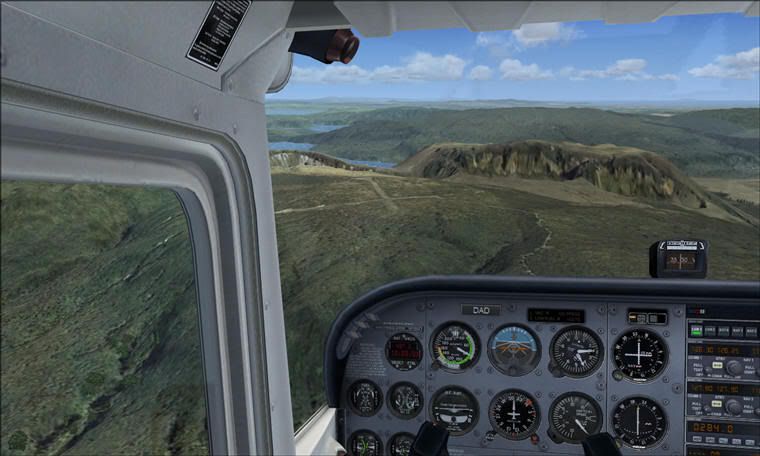Click the COM1 radio frequency tuning knob
760x456 pixels.
coord(734,367)
